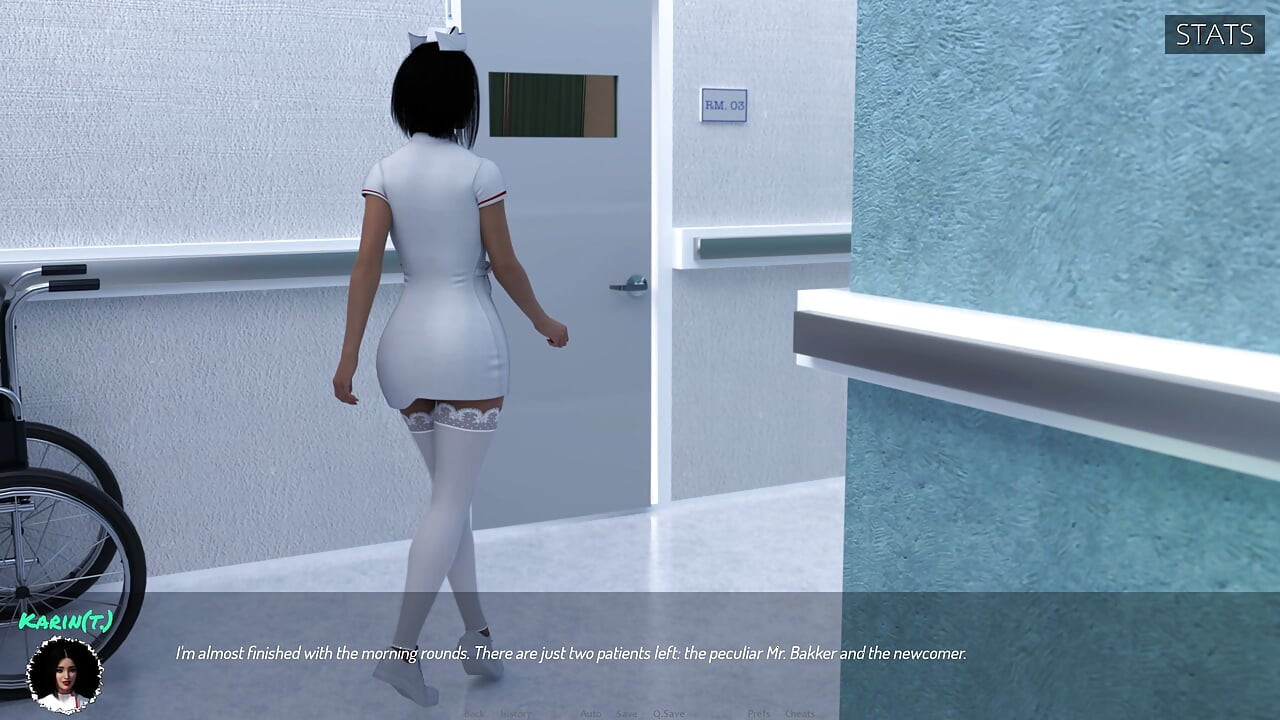Enable Auto-forward reading mode
Screen dimensions: 1280x720
pos(590,713)
